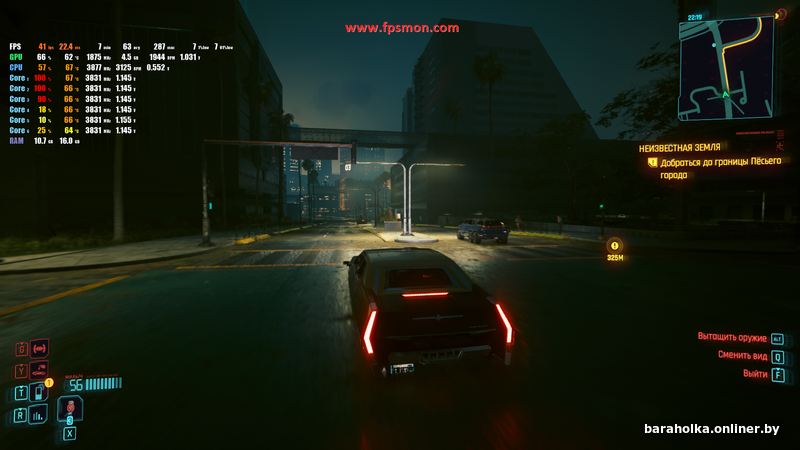Select the red double-arrow icon

[40, 348]
